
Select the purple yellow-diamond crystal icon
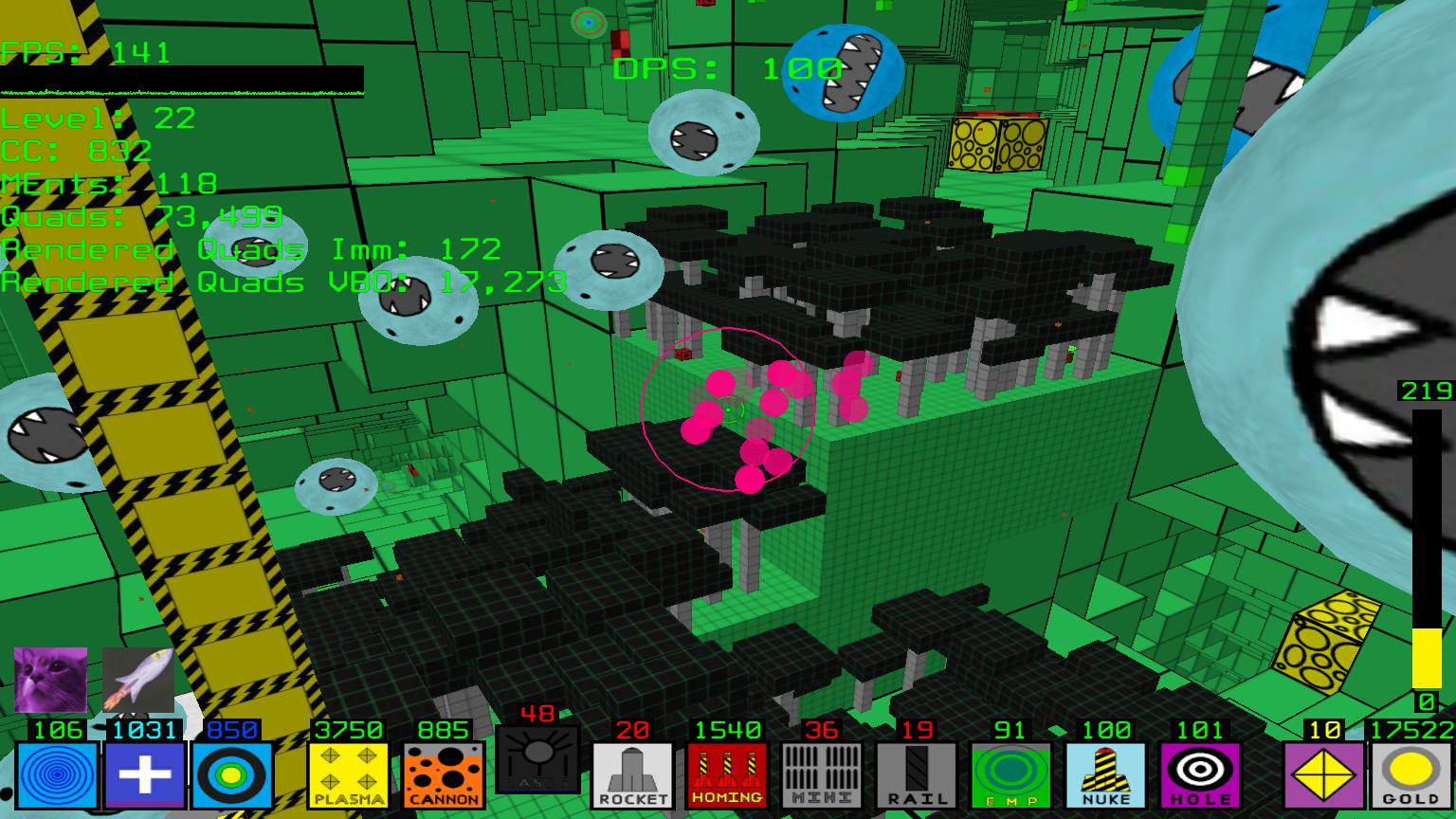point(1323,774)
